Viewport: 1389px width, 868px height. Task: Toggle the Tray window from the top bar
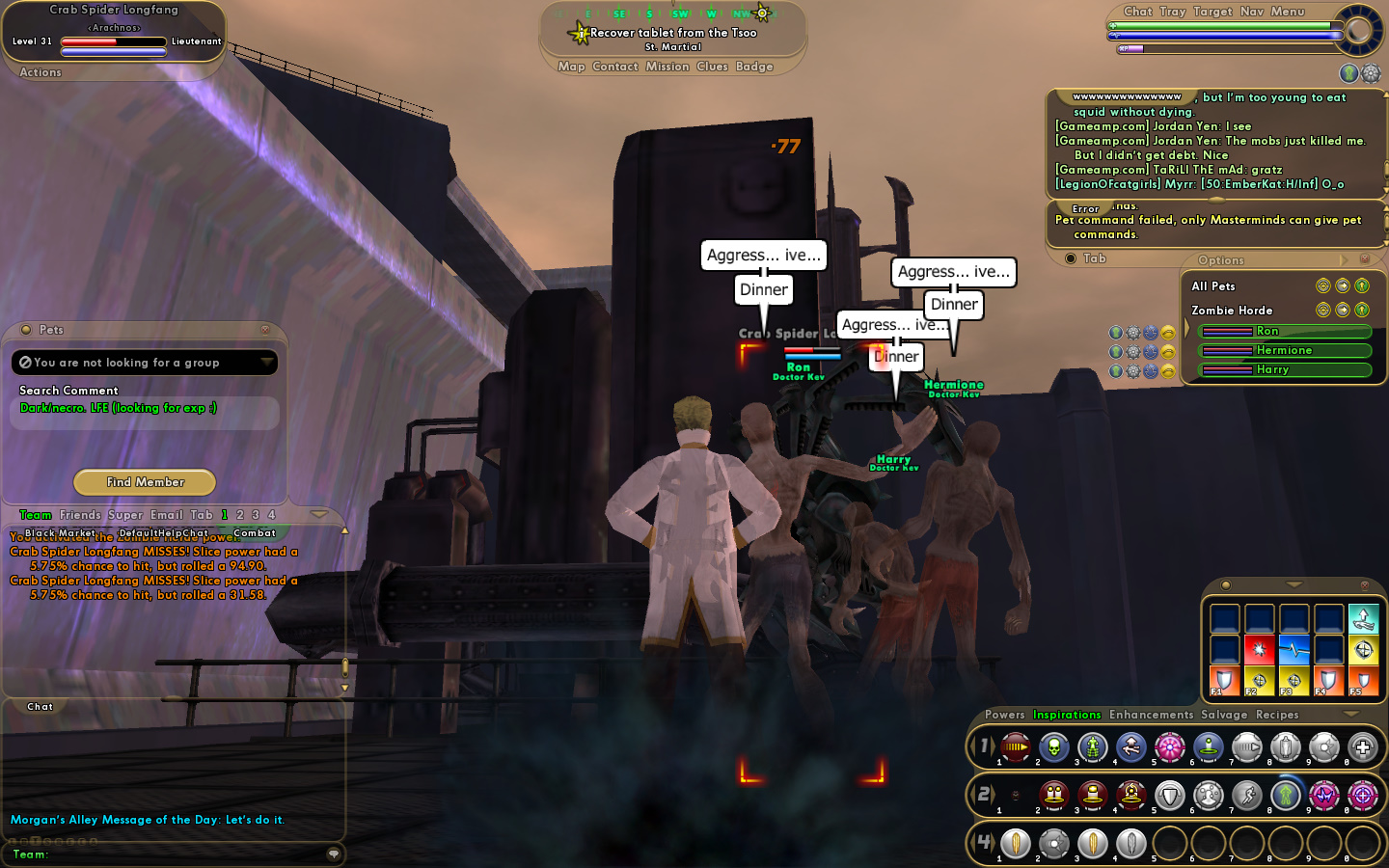pos(1173,12)
